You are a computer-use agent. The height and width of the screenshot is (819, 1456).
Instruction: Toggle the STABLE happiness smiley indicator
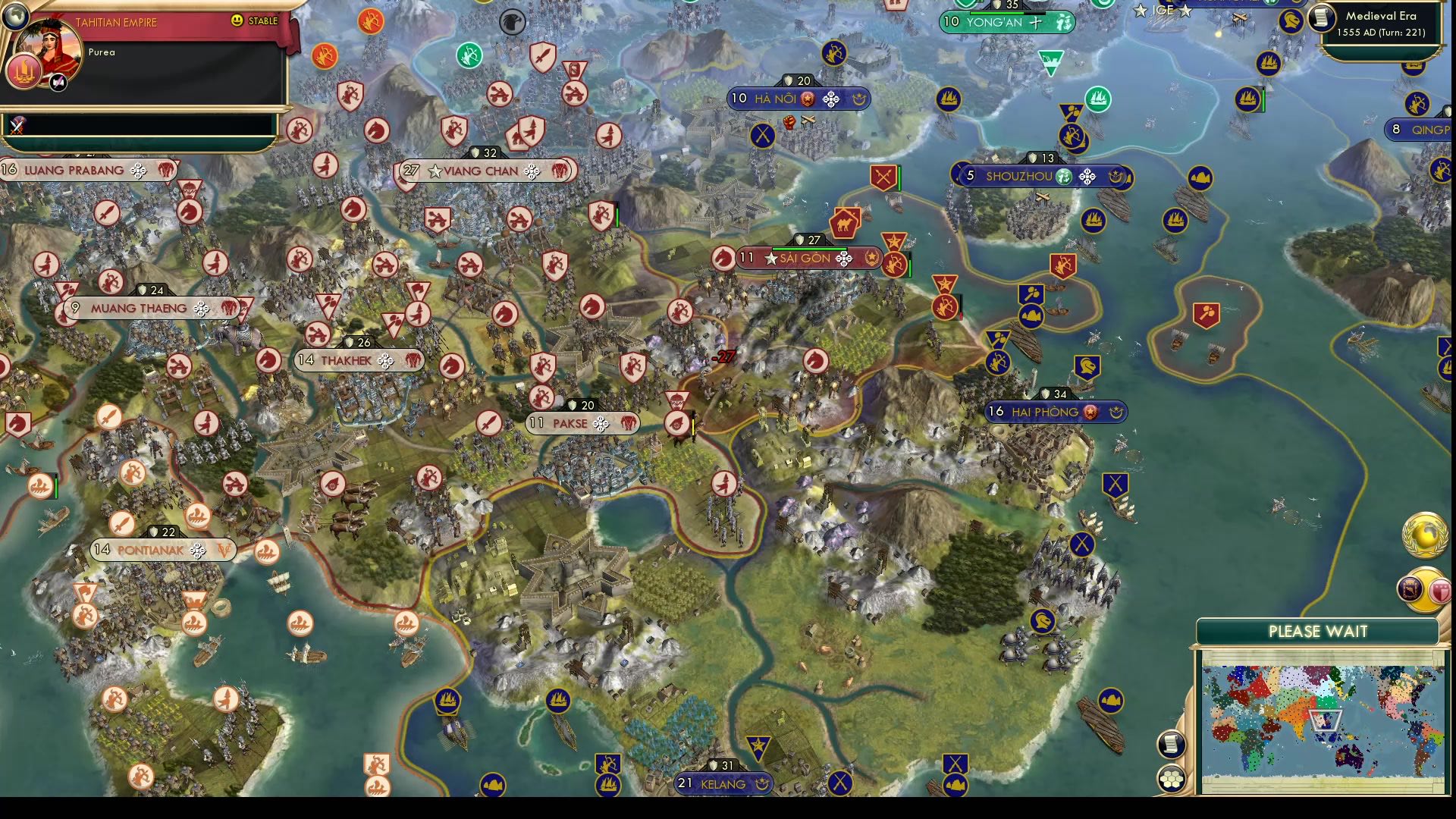(x=236, y=21)
